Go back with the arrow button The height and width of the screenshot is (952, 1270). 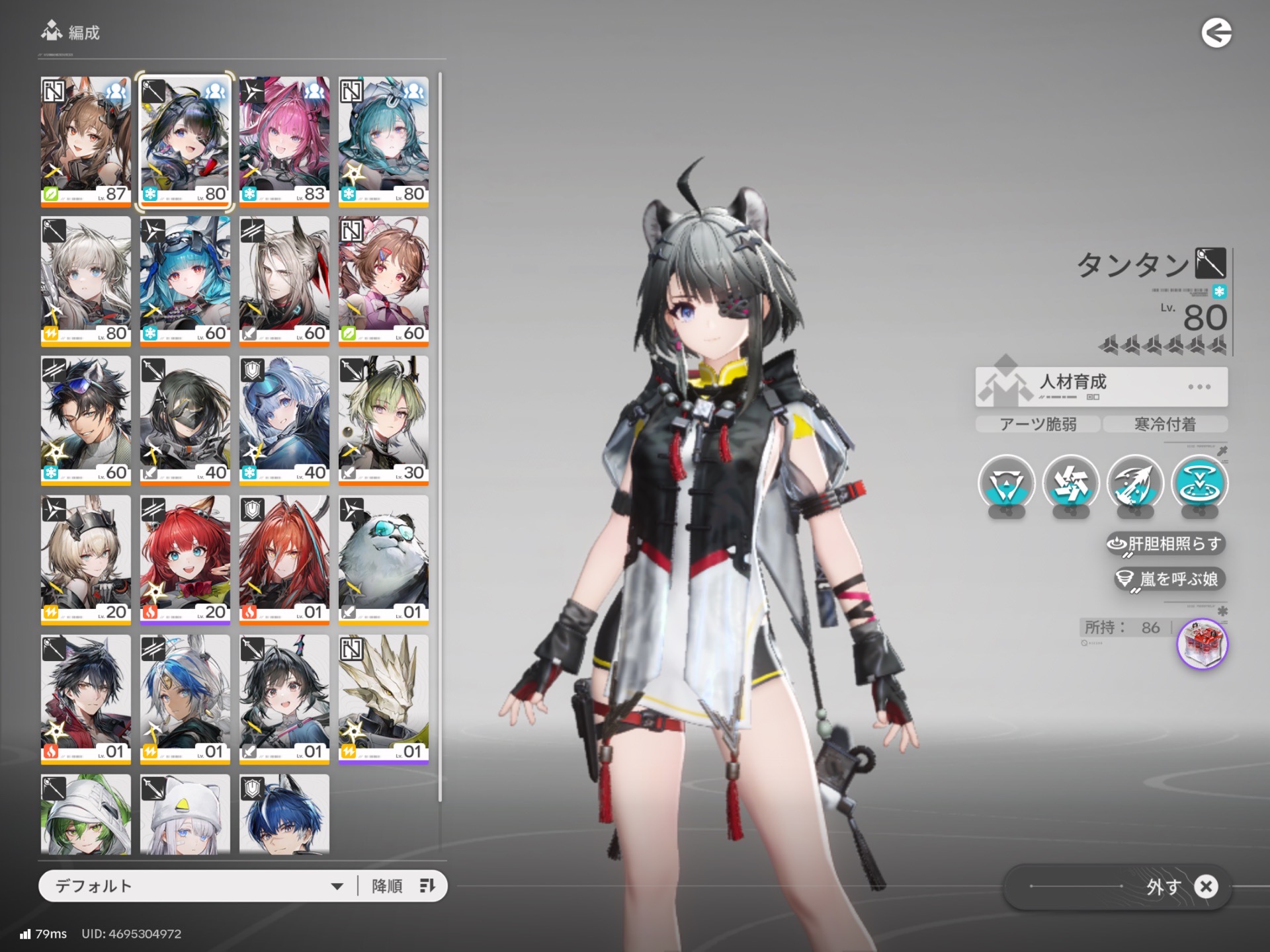coord(1216,33)
